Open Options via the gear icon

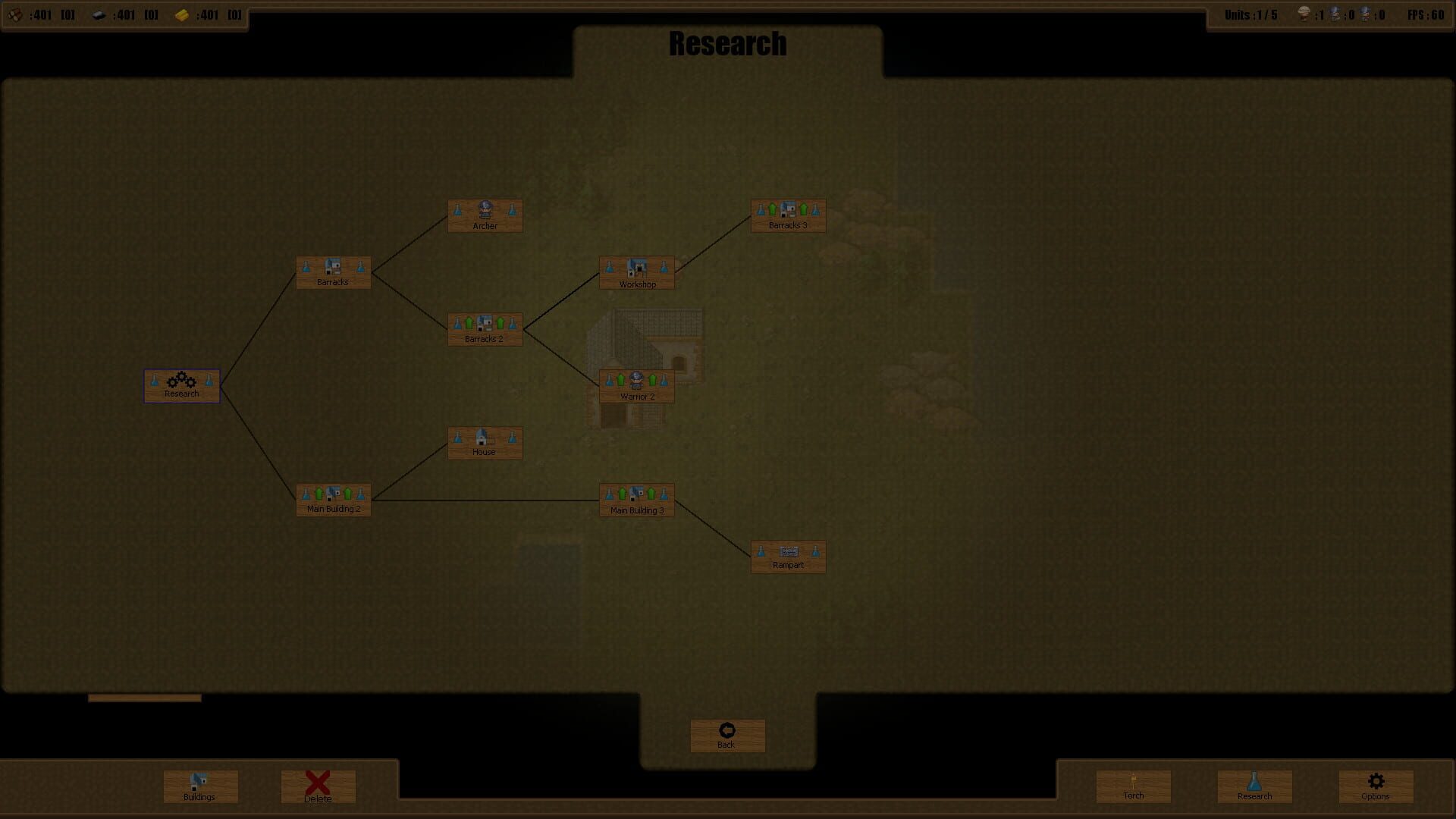pos(1374,786)
